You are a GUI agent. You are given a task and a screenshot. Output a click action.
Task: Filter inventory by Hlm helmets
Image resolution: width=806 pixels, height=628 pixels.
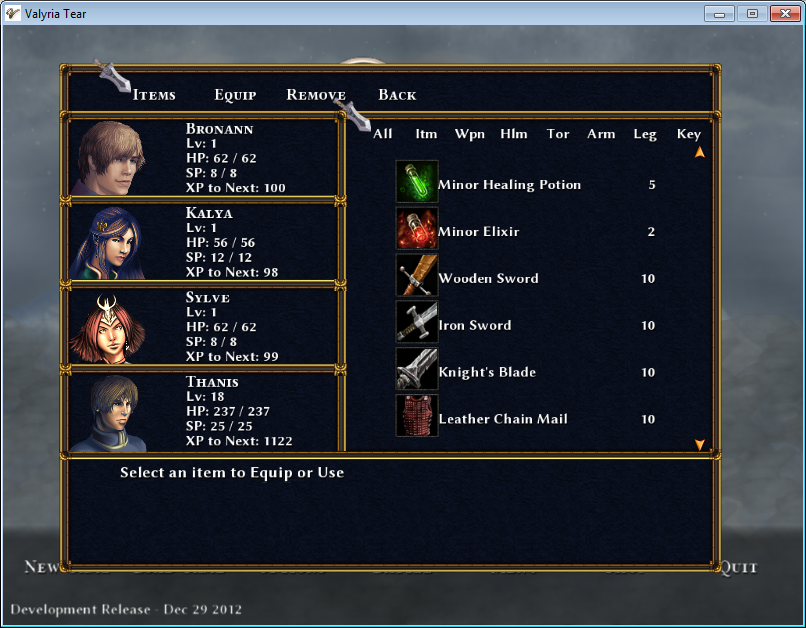click(x=514, y=134)
